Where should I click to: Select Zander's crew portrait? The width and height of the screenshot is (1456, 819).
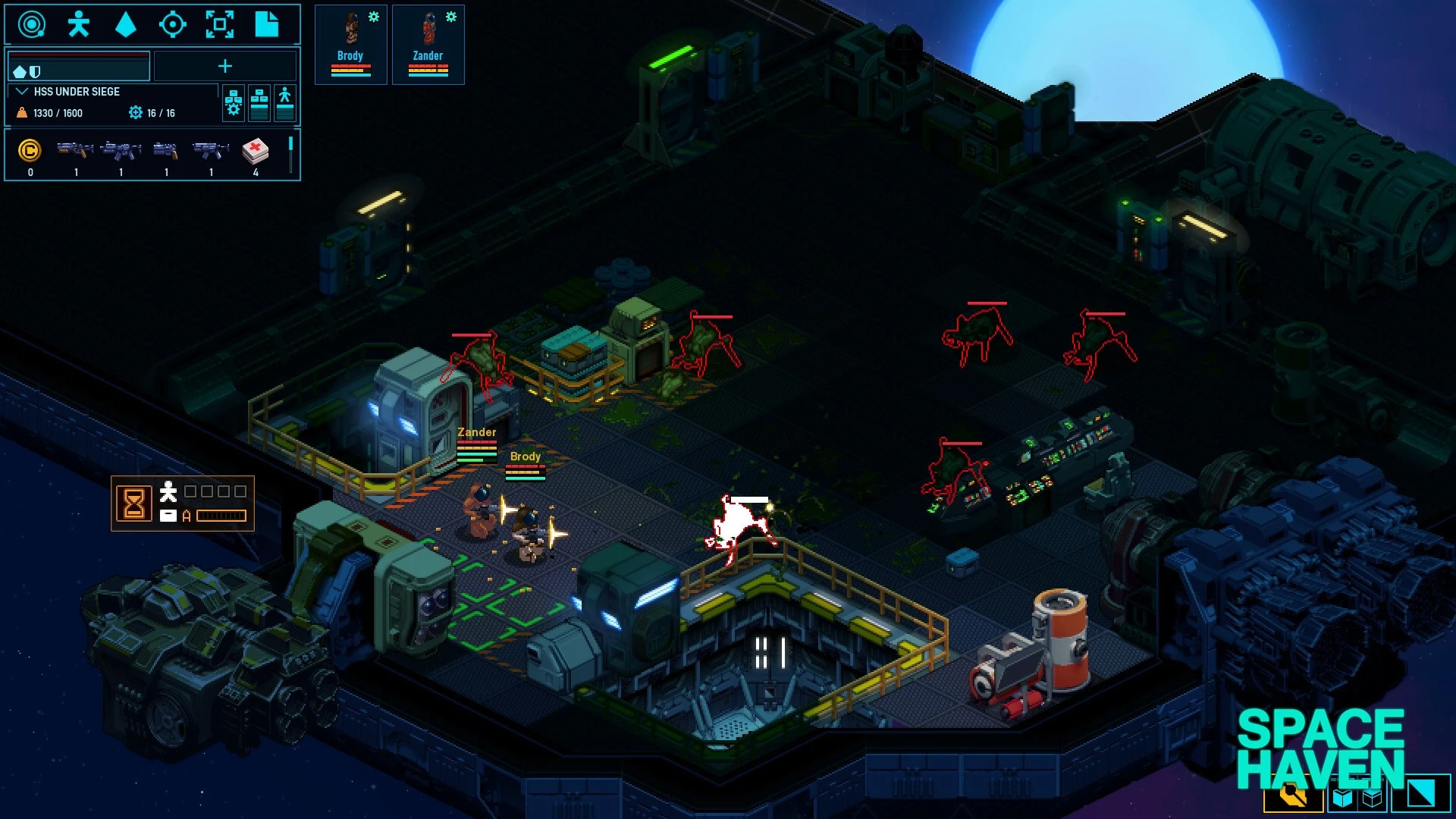point(428,45)
